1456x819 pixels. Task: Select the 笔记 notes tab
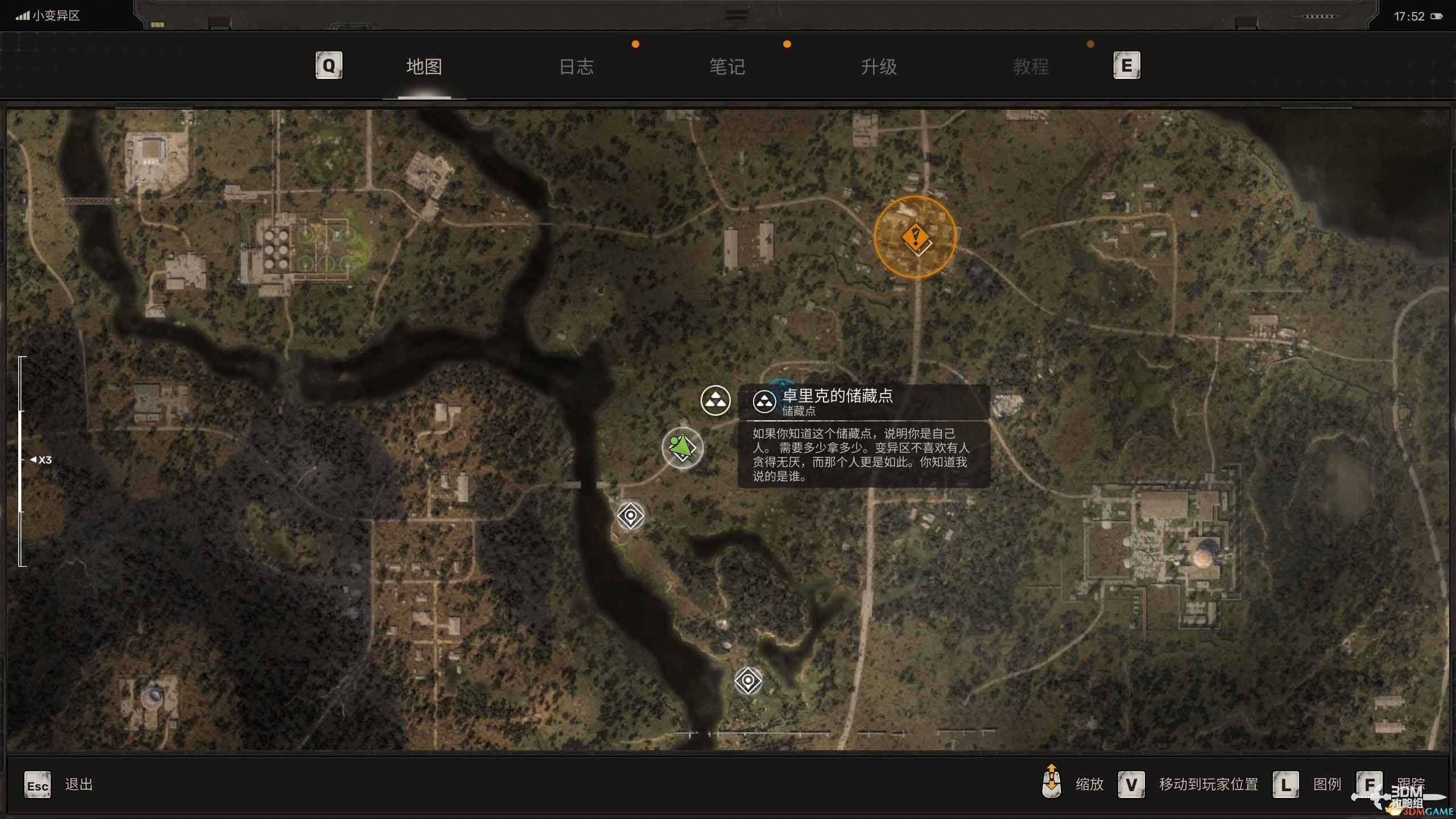pos(727,67)
